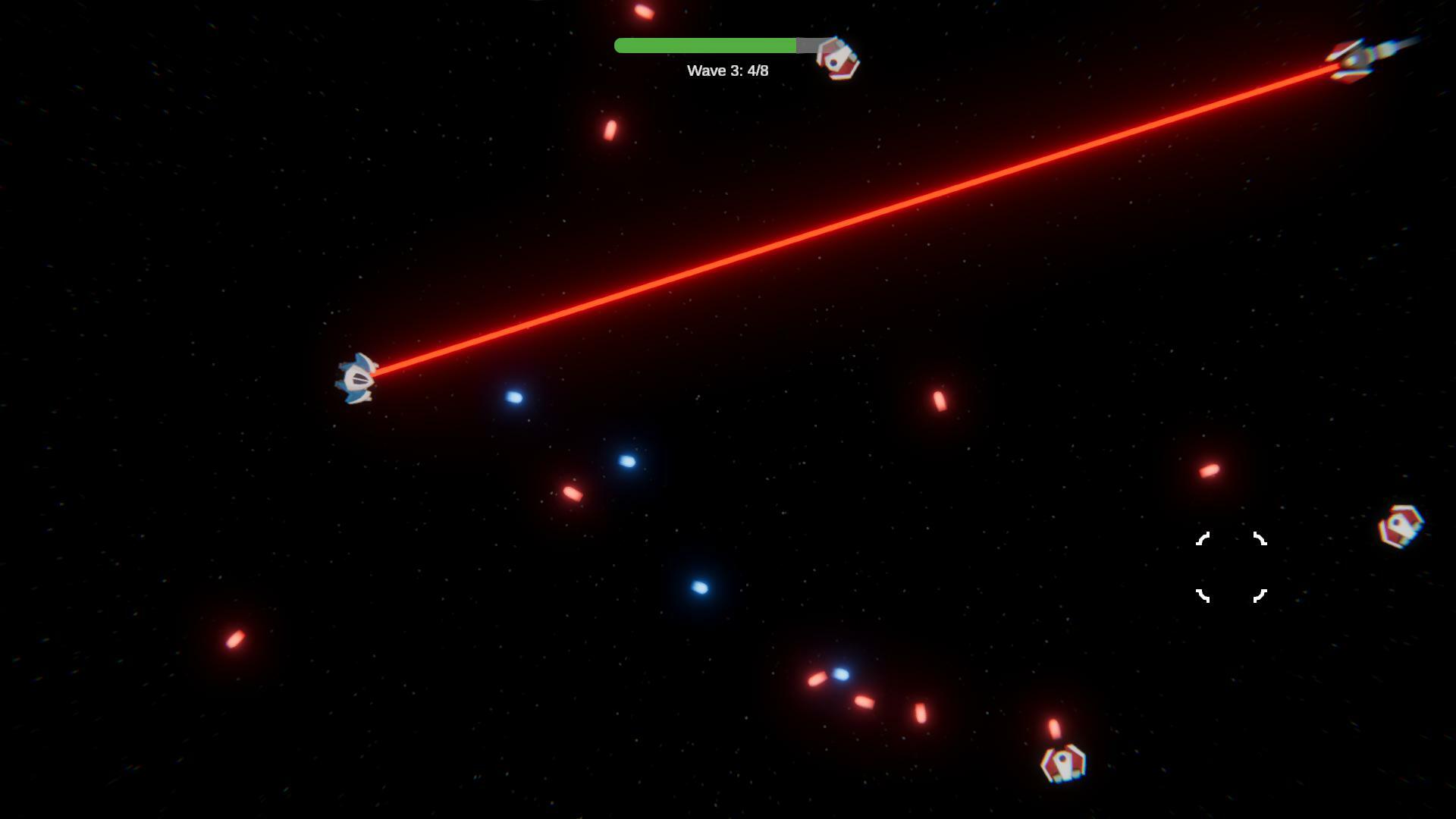Click the player's blue spaceship
The height and width of the screenshot is (819, 1456).
356,378
